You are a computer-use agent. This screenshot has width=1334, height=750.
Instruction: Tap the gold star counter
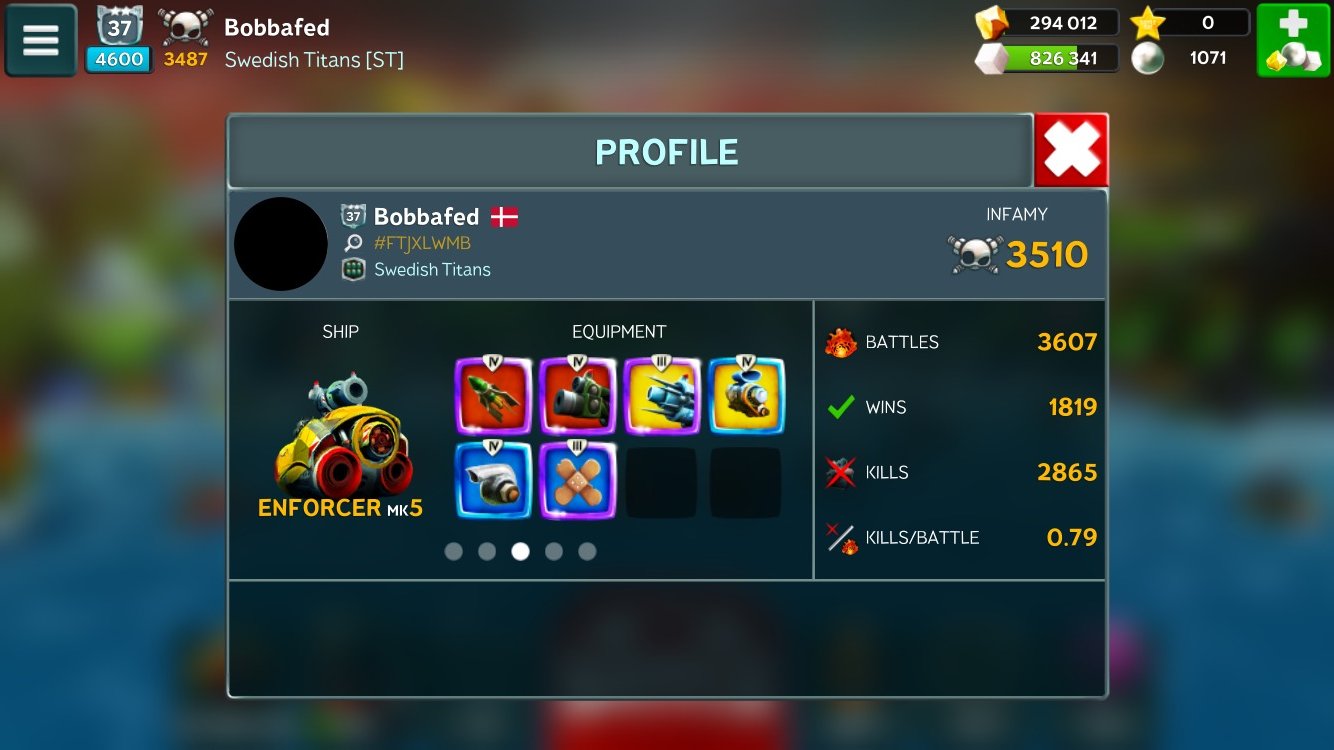click(1190, 23)
